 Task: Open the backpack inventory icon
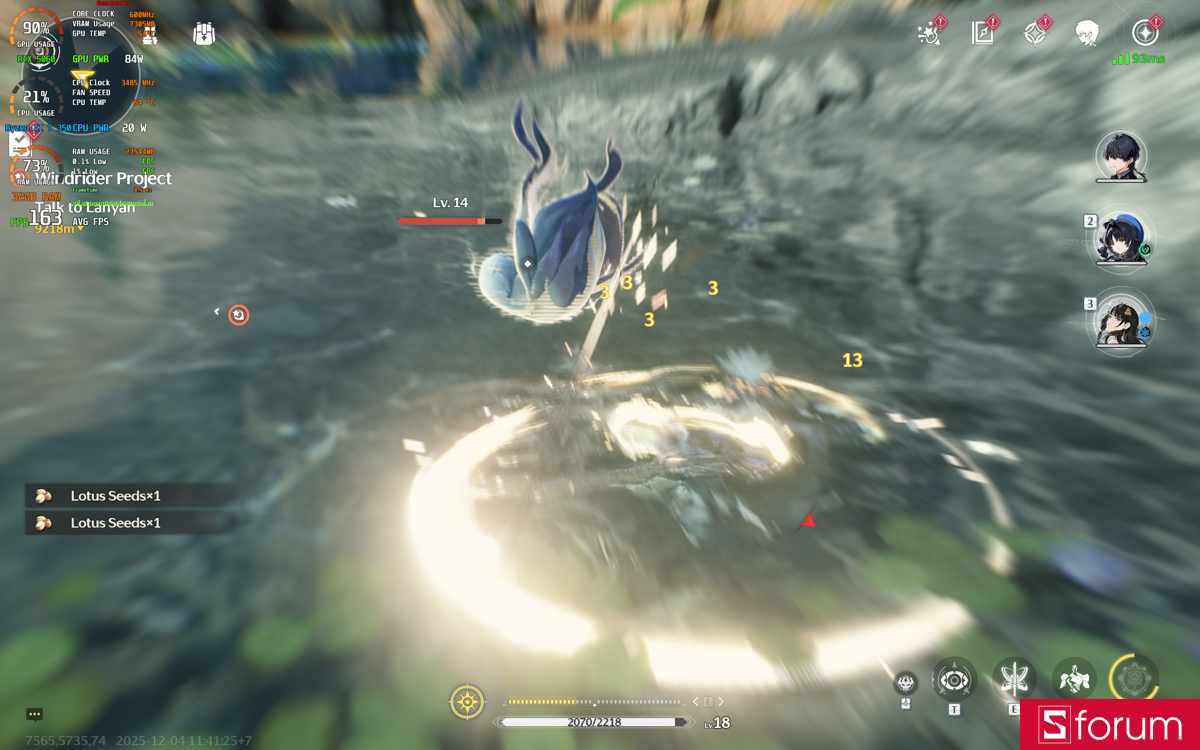coord(204,33)
